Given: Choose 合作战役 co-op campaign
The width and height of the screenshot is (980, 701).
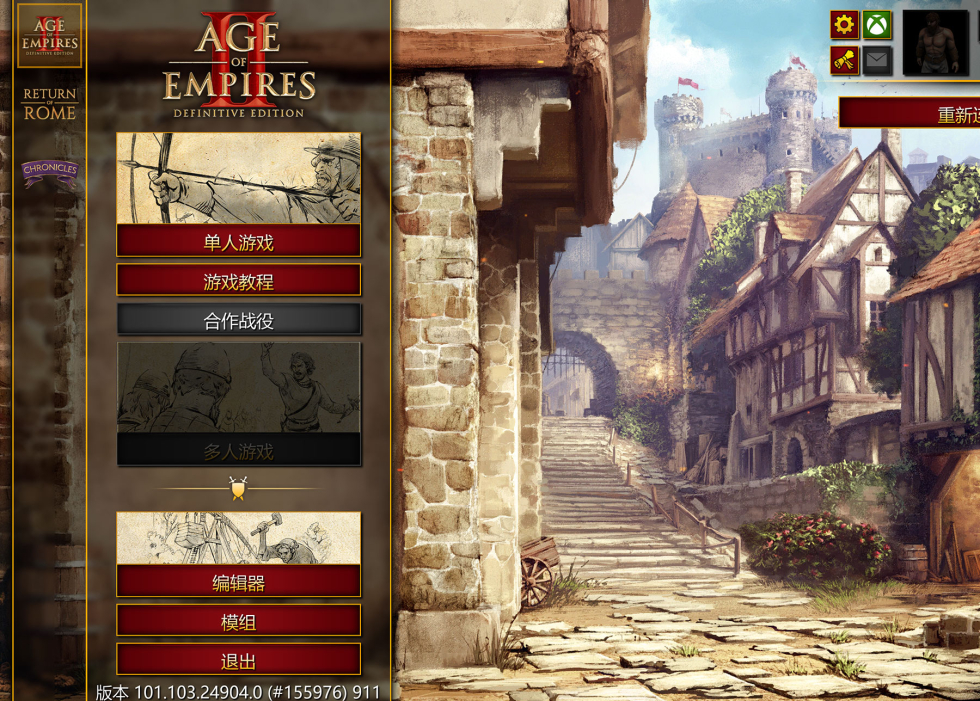Looking at the screenshot, I should 238,321.
